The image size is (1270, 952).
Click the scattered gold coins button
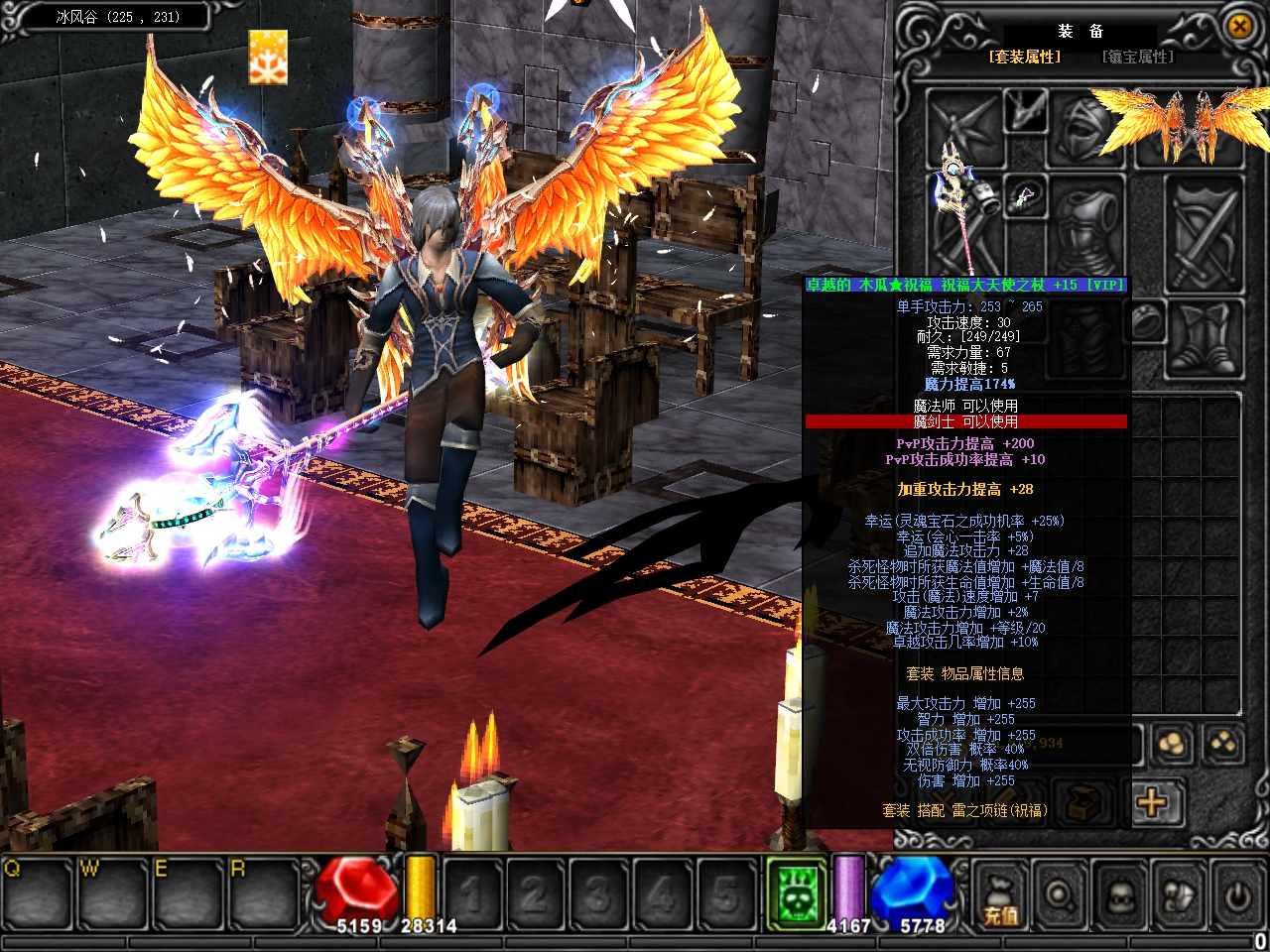(x=1223, y=744)
